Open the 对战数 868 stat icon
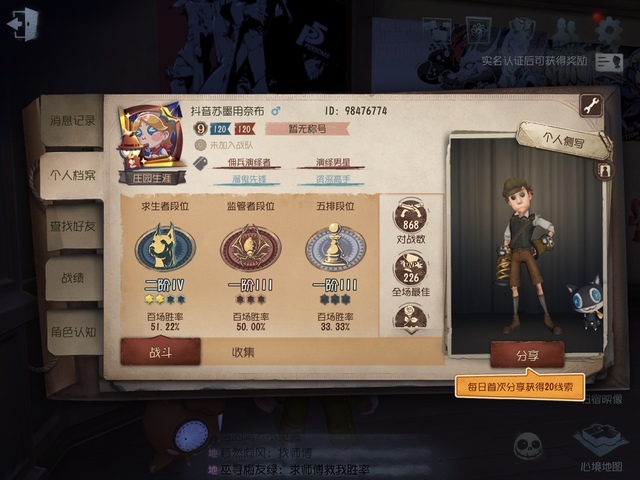 tap(410, 220)
